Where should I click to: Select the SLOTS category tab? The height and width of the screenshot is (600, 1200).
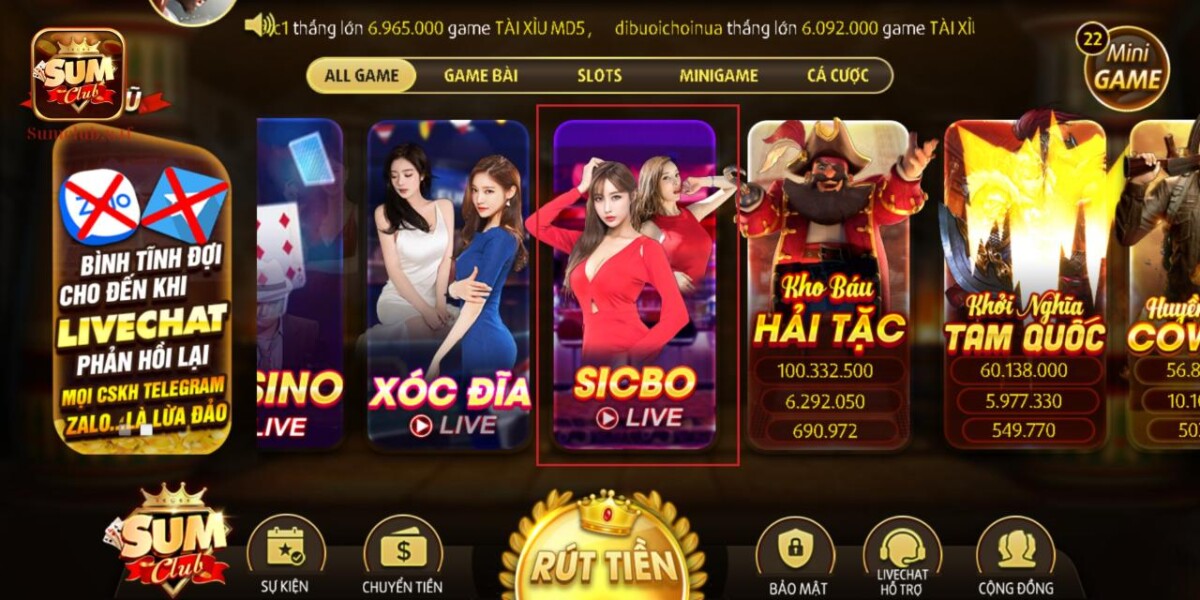[599, 76]
